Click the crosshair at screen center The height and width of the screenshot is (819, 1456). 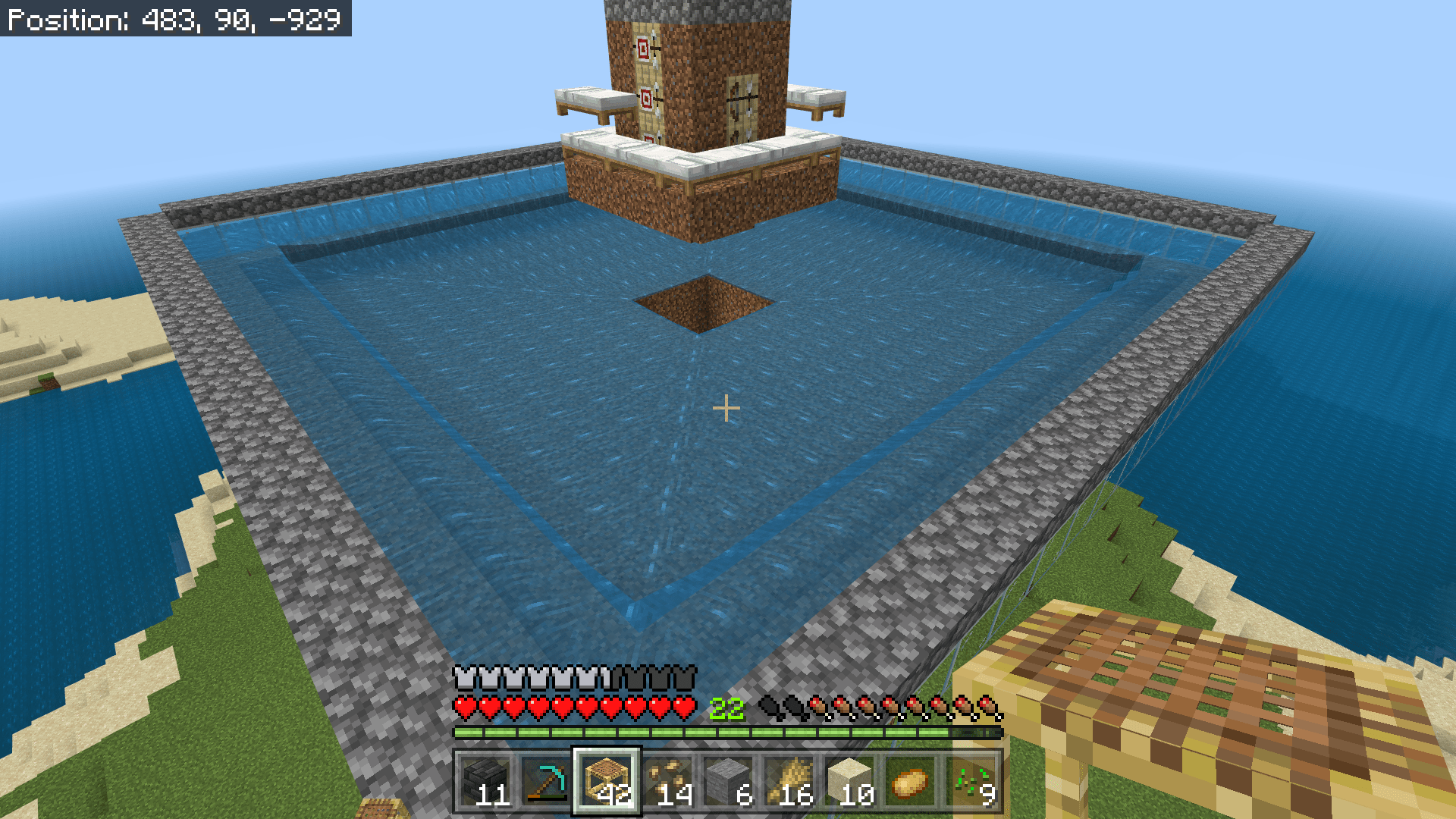726,408
